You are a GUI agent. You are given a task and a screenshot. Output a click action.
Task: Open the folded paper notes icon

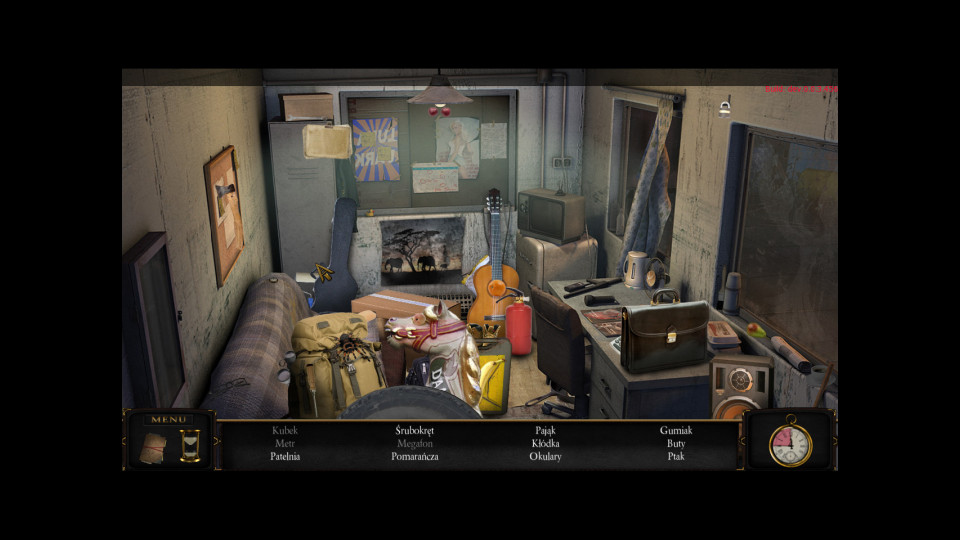[153, 447]
